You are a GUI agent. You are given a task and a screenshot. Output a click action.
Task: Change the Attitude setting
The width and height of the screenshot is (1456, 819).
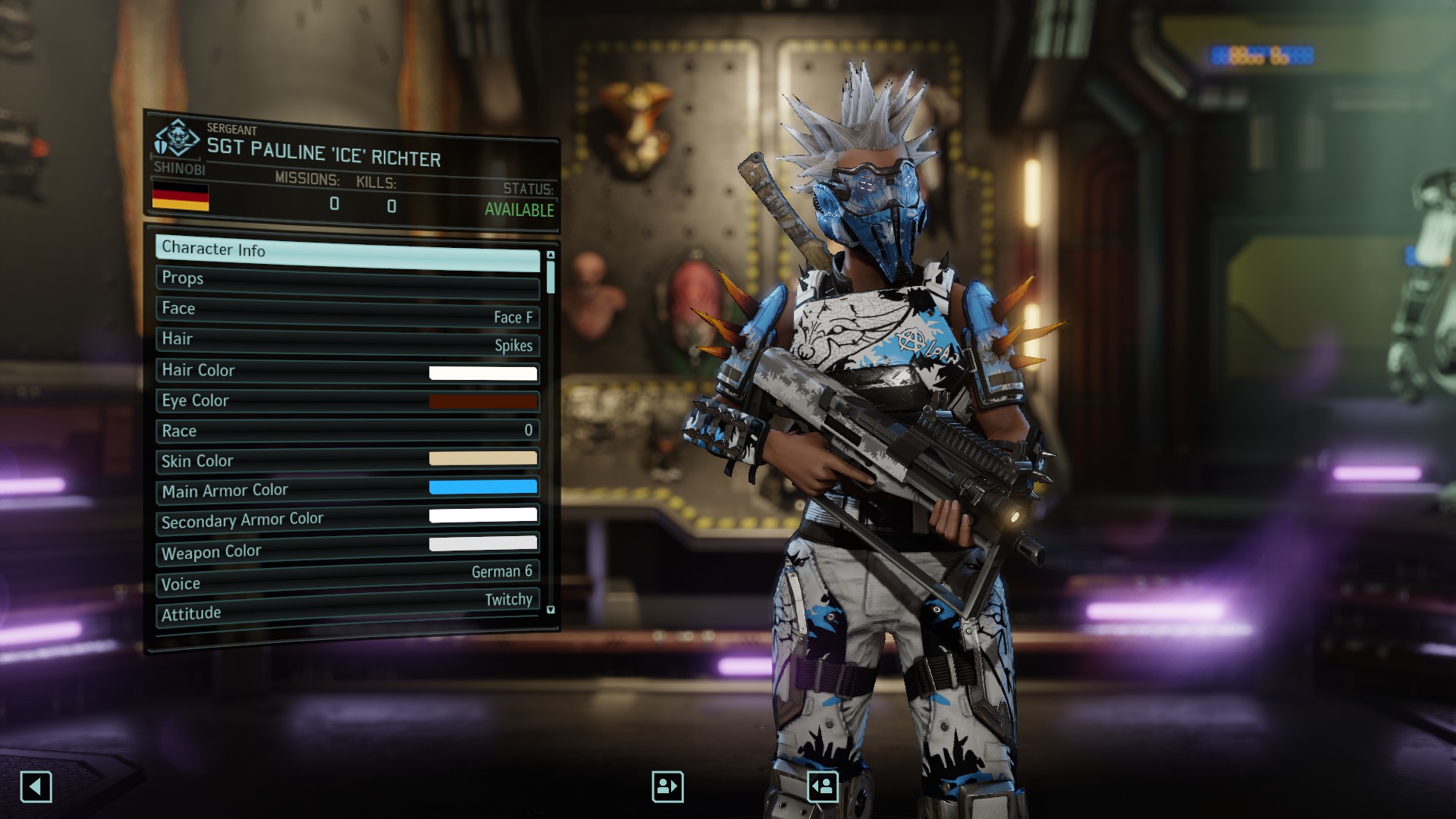pyautogui.click(x=347, y=607)
